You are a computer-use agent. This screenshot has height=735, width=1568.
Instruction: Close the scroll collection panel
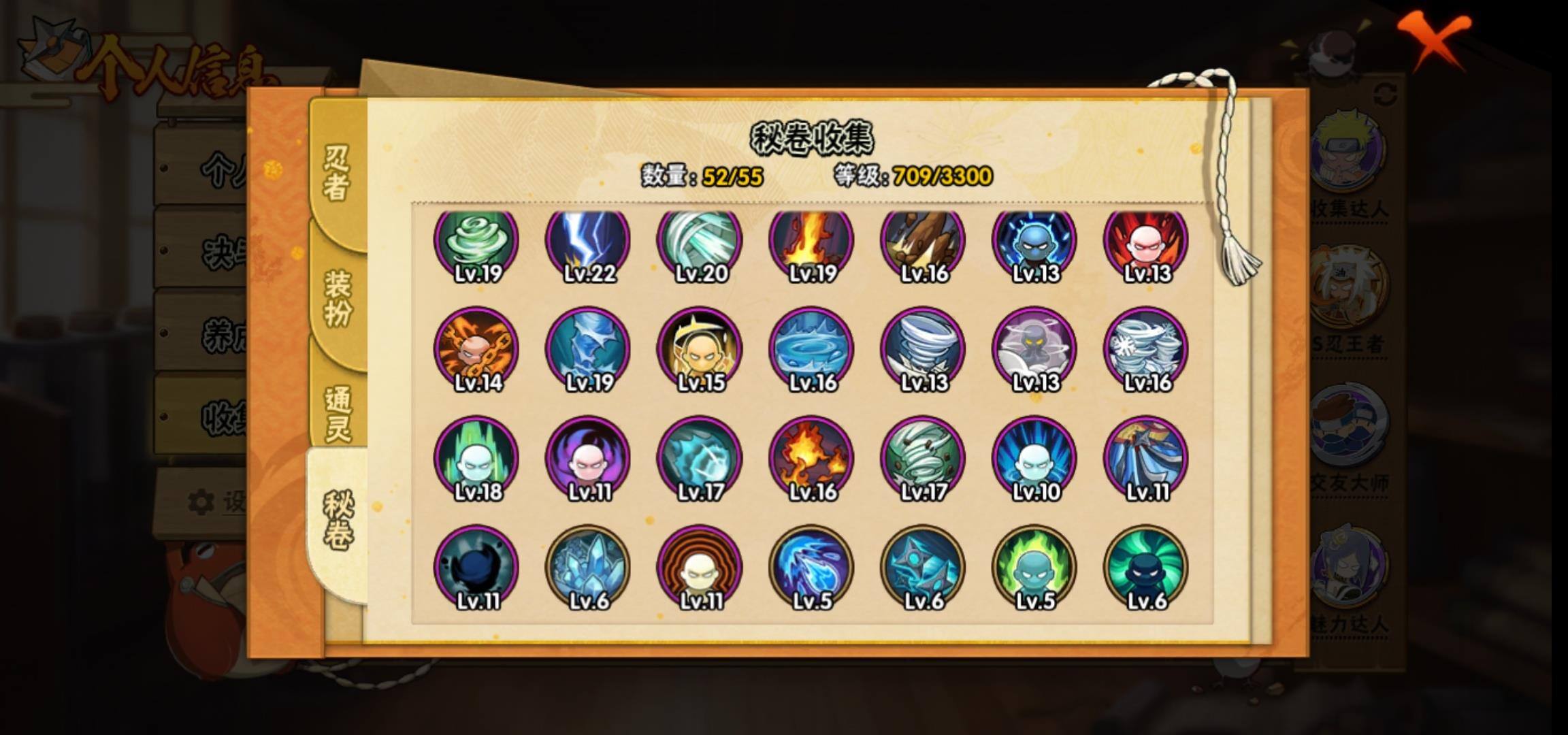[x=1436, y=39]
